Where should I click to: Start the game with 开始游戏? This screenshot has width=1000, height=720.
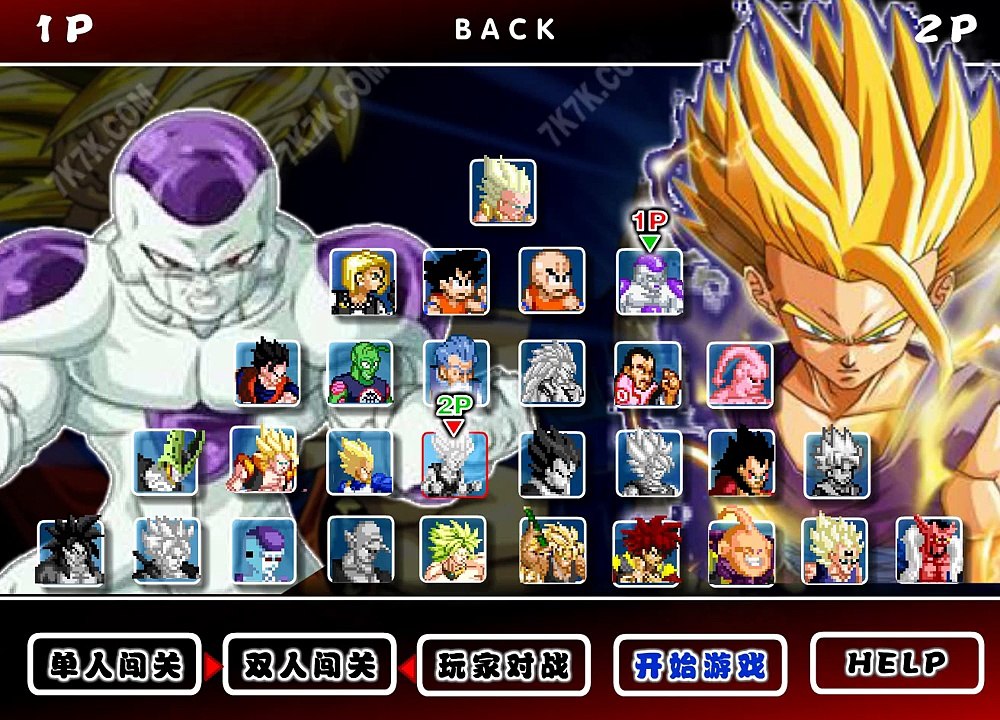699,664
